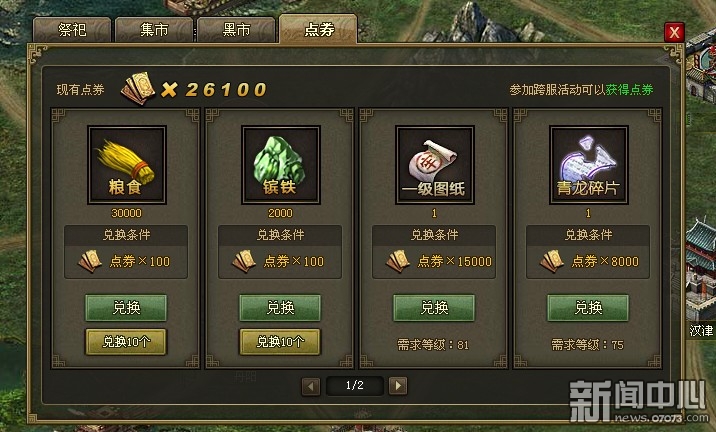Redeem 10 粮食 with 兑换10个
Viewport: 716px width, 432px height.
126,341
